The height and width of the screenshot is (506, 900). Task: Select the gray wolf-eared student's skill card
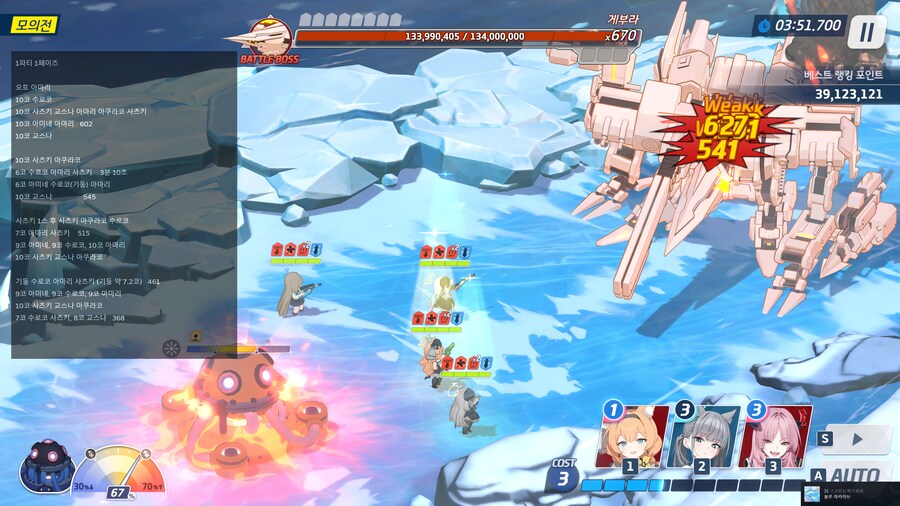point(702,437)
